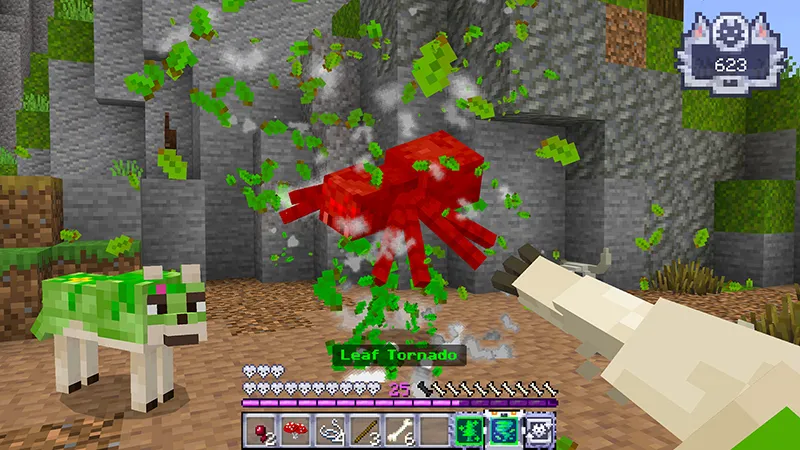Image resolution: width=800 pixels, height=450 pixels.
Task: Select the sticks hotbar slot
Action: [x=365, y=431]
